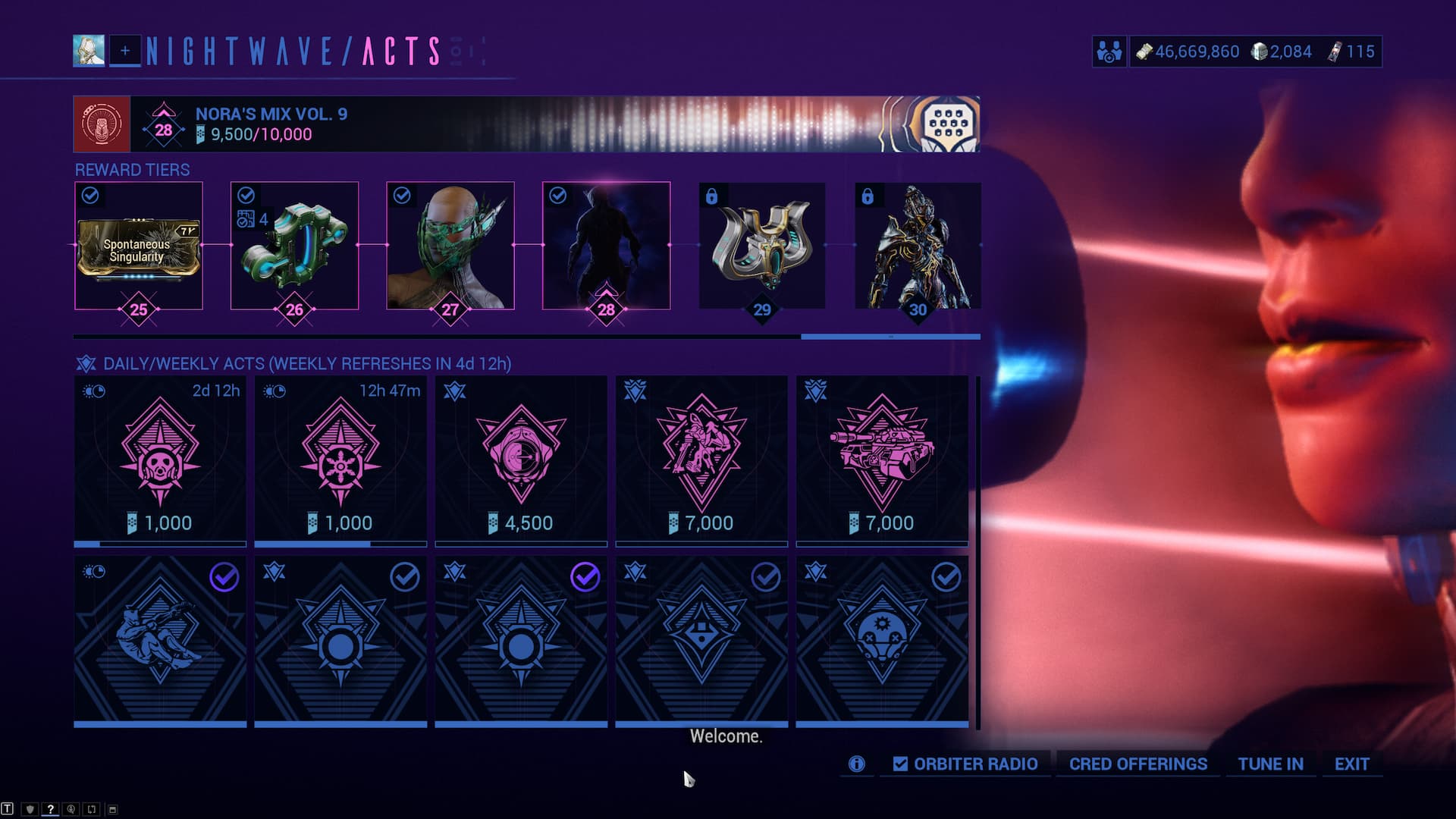1456x819 pixels.
Task: View the completed sliding figure daily act
Action: (x=160, y=641)
